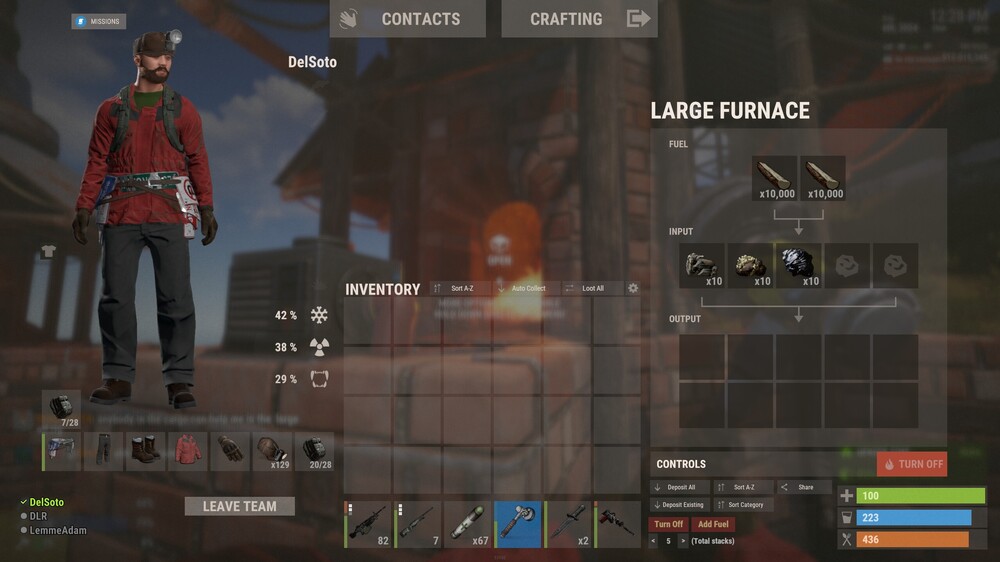Choose Deposit Existing in furnace controls
The image size is (1000, 562).
(x=679, y=505)
